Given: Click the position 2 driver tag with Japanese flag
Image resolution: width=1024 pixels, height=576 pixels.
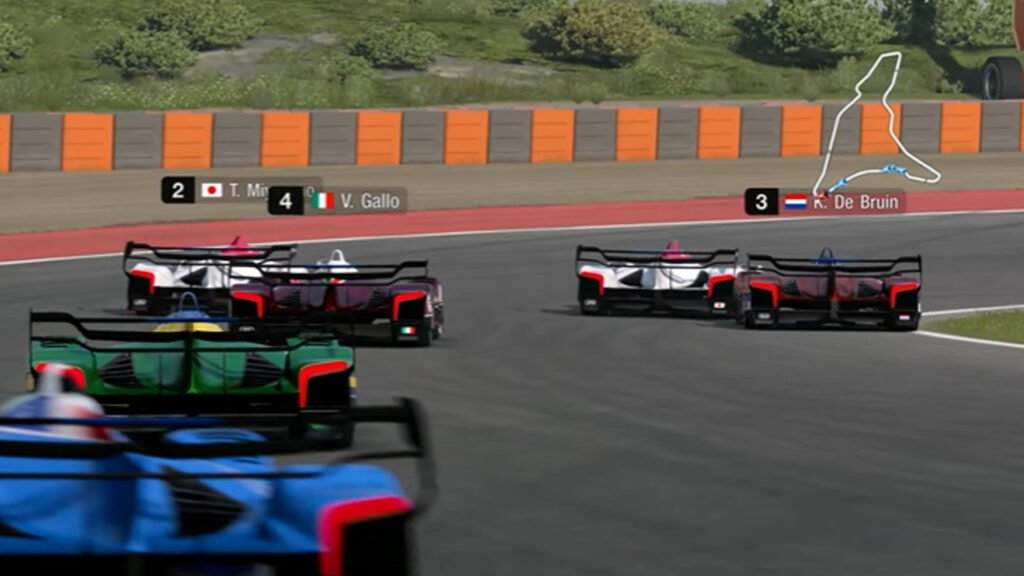Looking at the screenshot, I should [214, 190].
